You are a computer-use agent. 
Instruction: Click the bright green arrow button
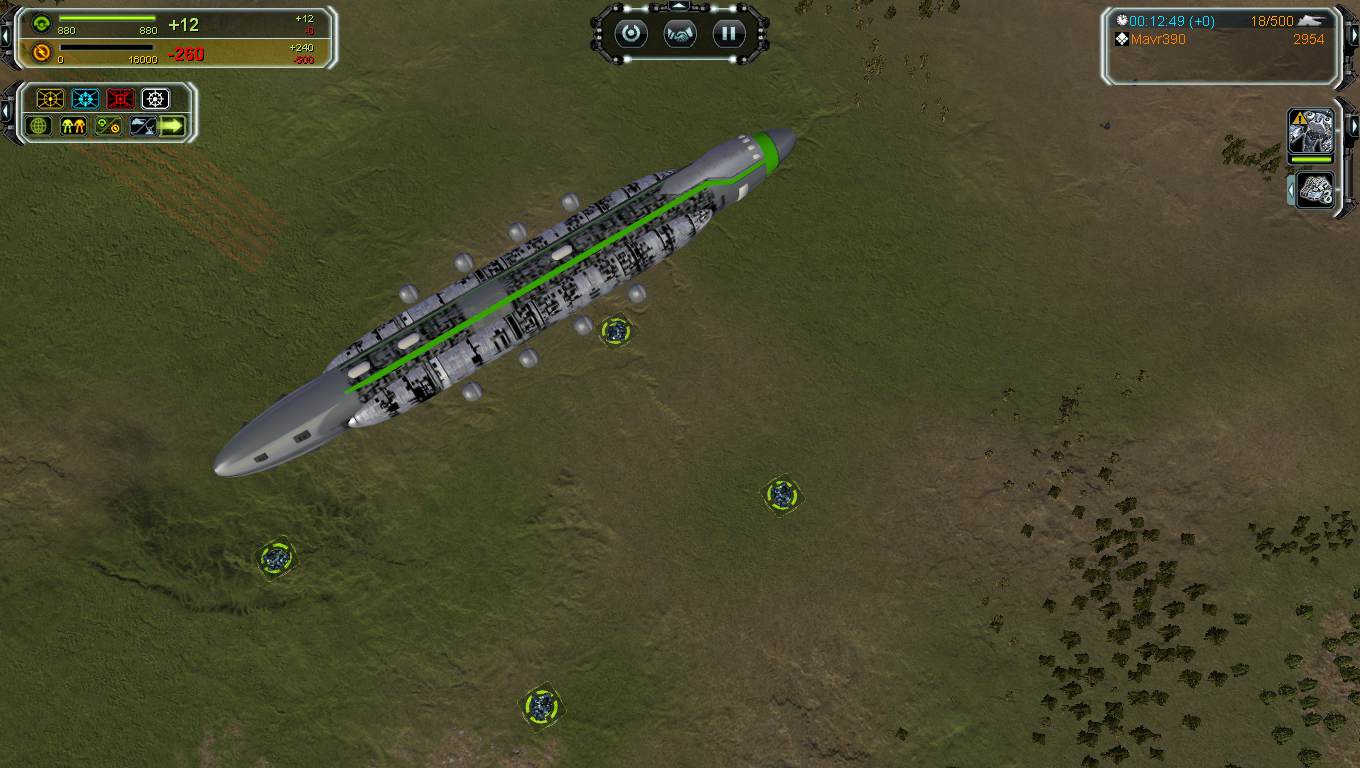[173, 126]
